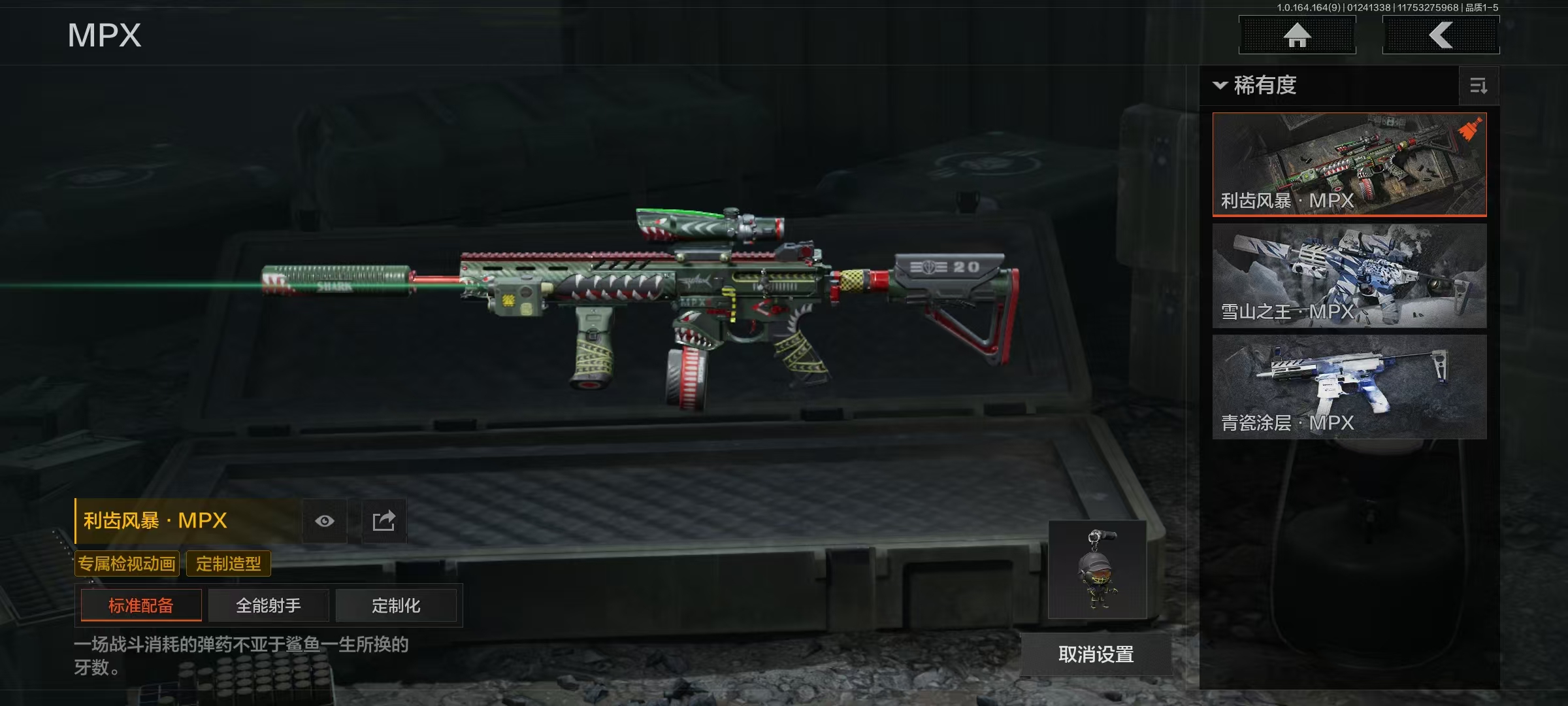Viewport: 1568px width, 706px height.
Task: Select the 利齿风暴 · MPX skin thumbnail
Action: pos(1349,164)
